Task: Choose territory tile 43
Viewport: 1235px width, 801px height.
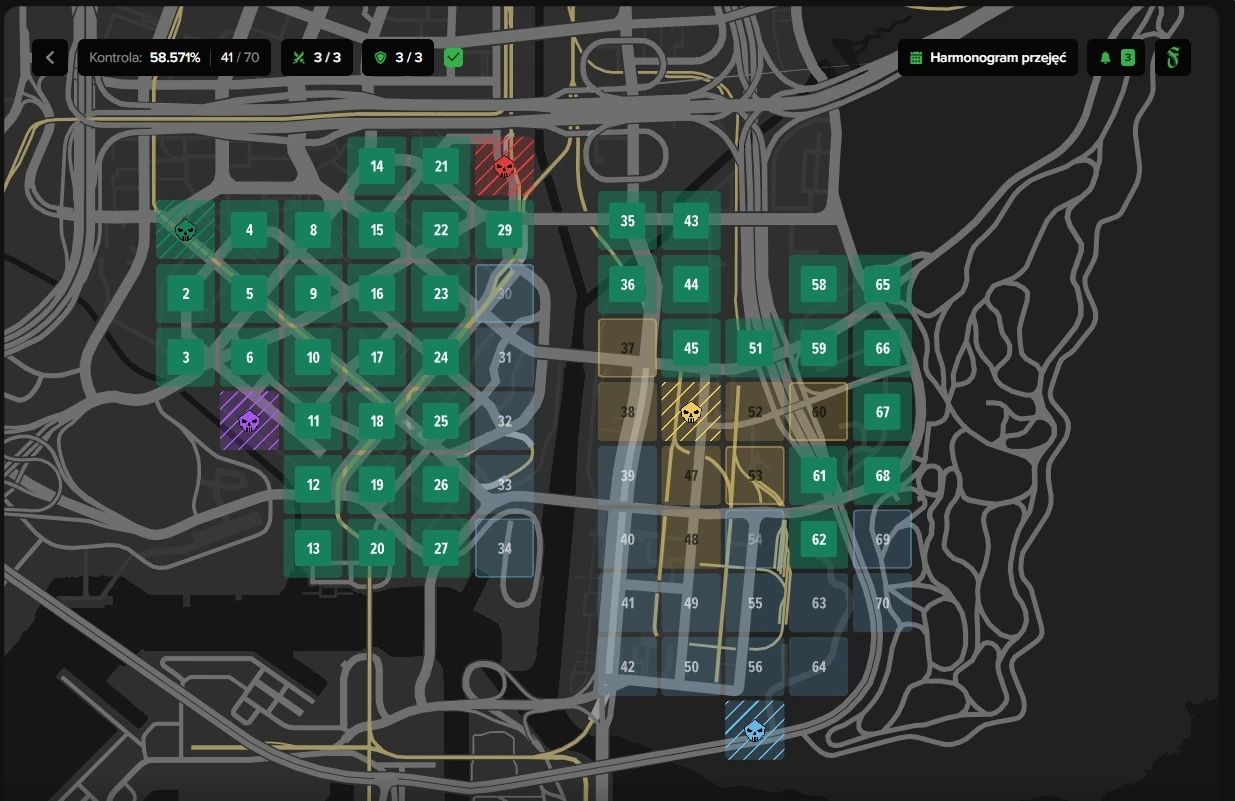Action: pyautogui.click(x=691, y=221)
